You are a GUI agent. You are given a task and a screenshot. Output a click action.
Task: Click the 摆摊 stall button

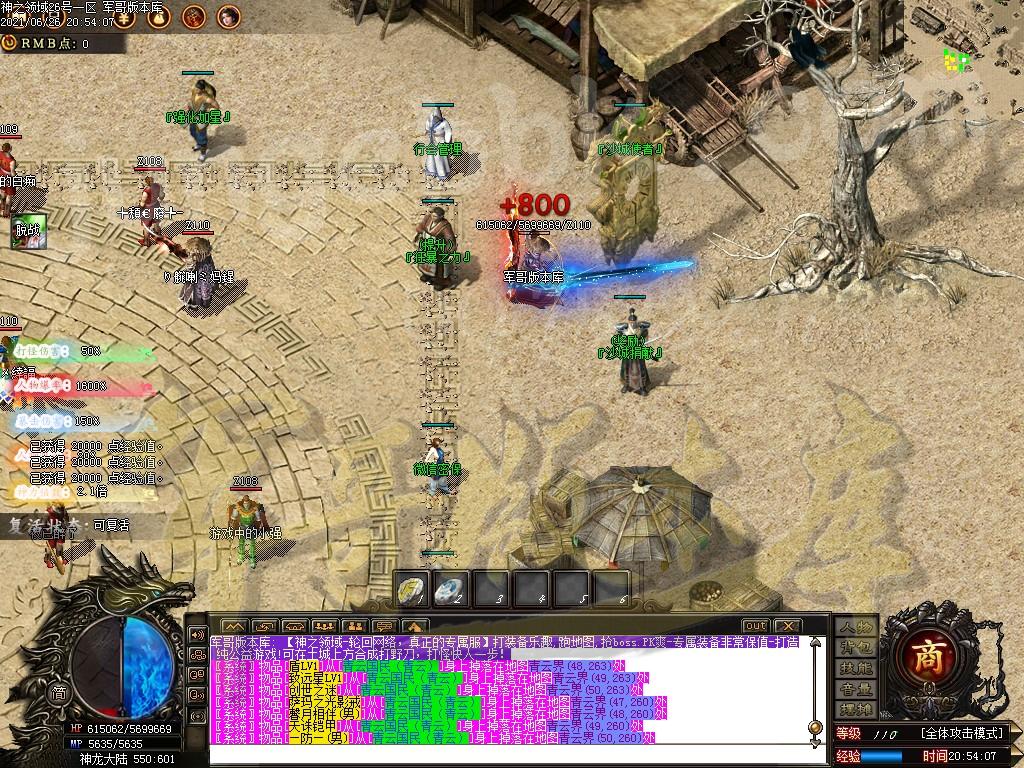click(855, 710)
